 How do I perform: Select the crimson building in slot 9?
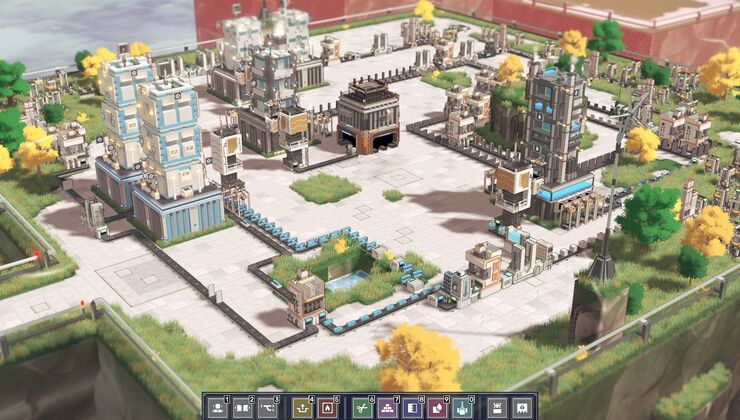pos(435,407)
